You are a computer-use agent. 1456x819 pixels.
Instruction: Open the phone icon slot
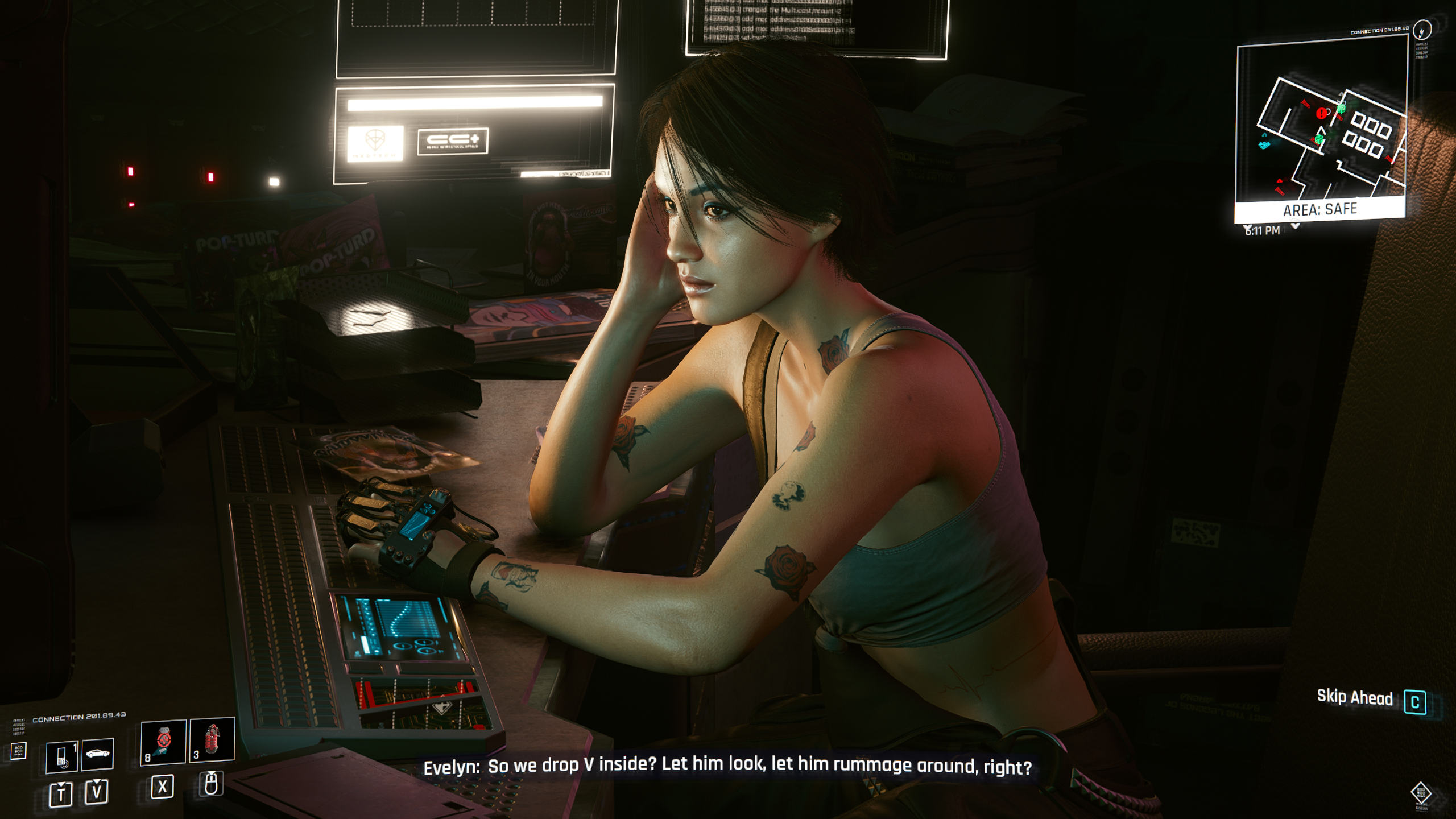pos(61,756)
